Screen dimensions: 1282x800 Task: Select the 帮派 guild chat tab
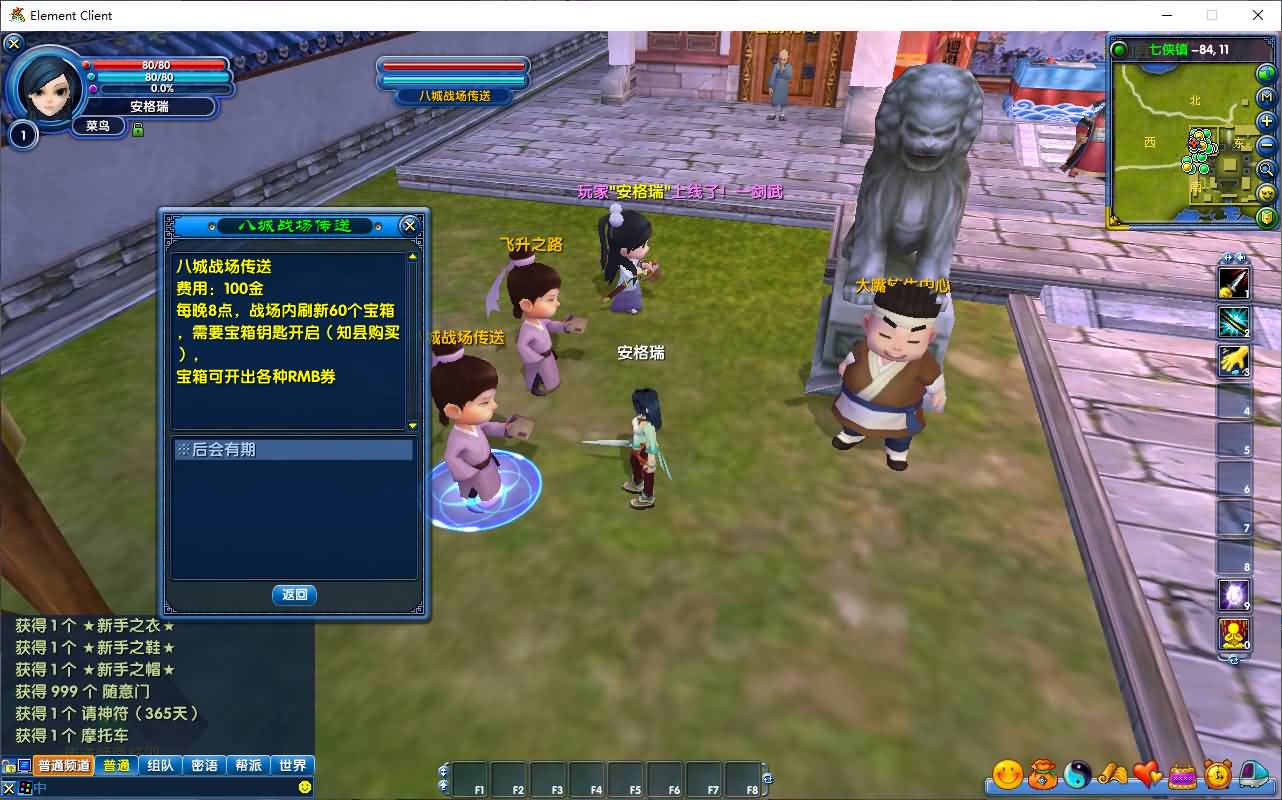tap(248, 765)
